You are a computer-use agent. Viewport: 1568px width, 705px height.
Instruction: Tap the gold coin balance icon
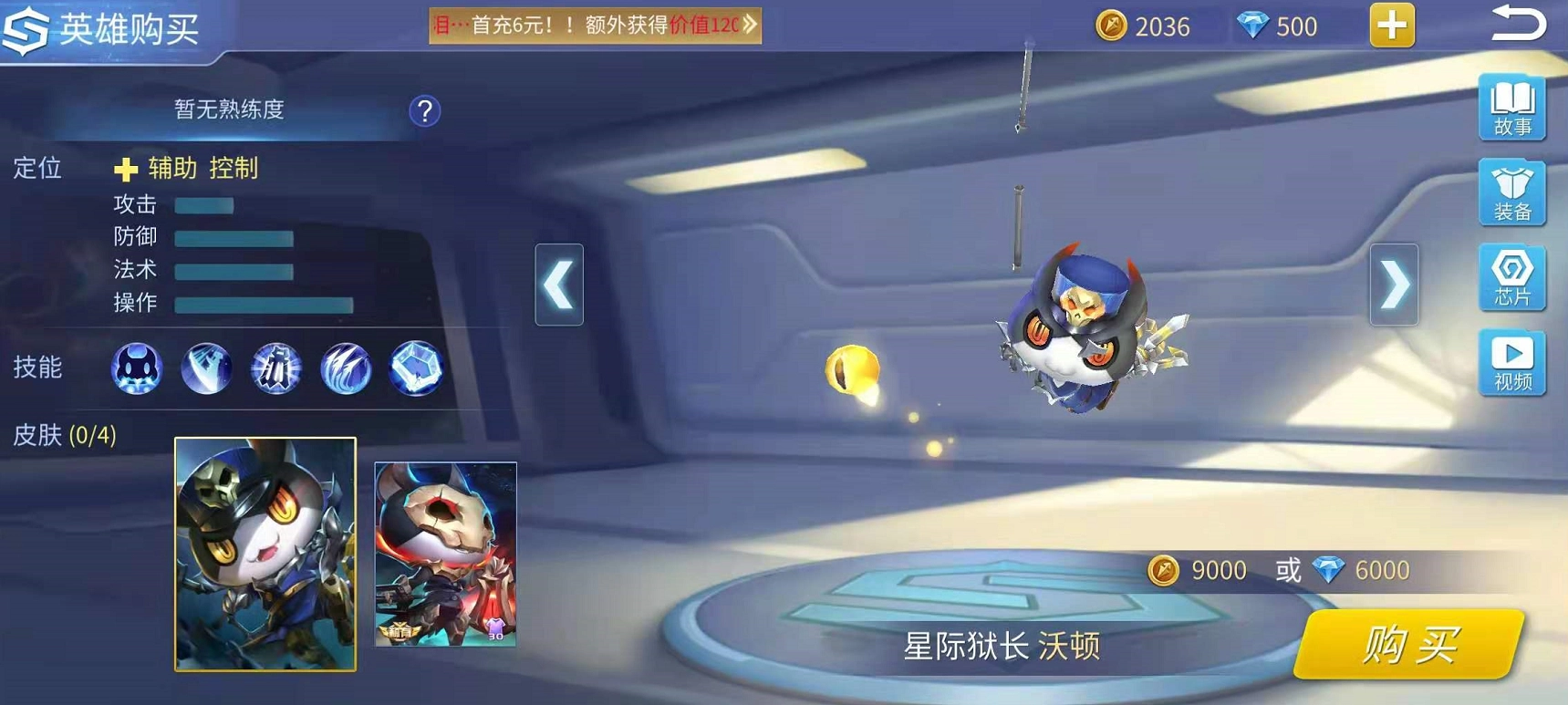tap(1111, 26)
